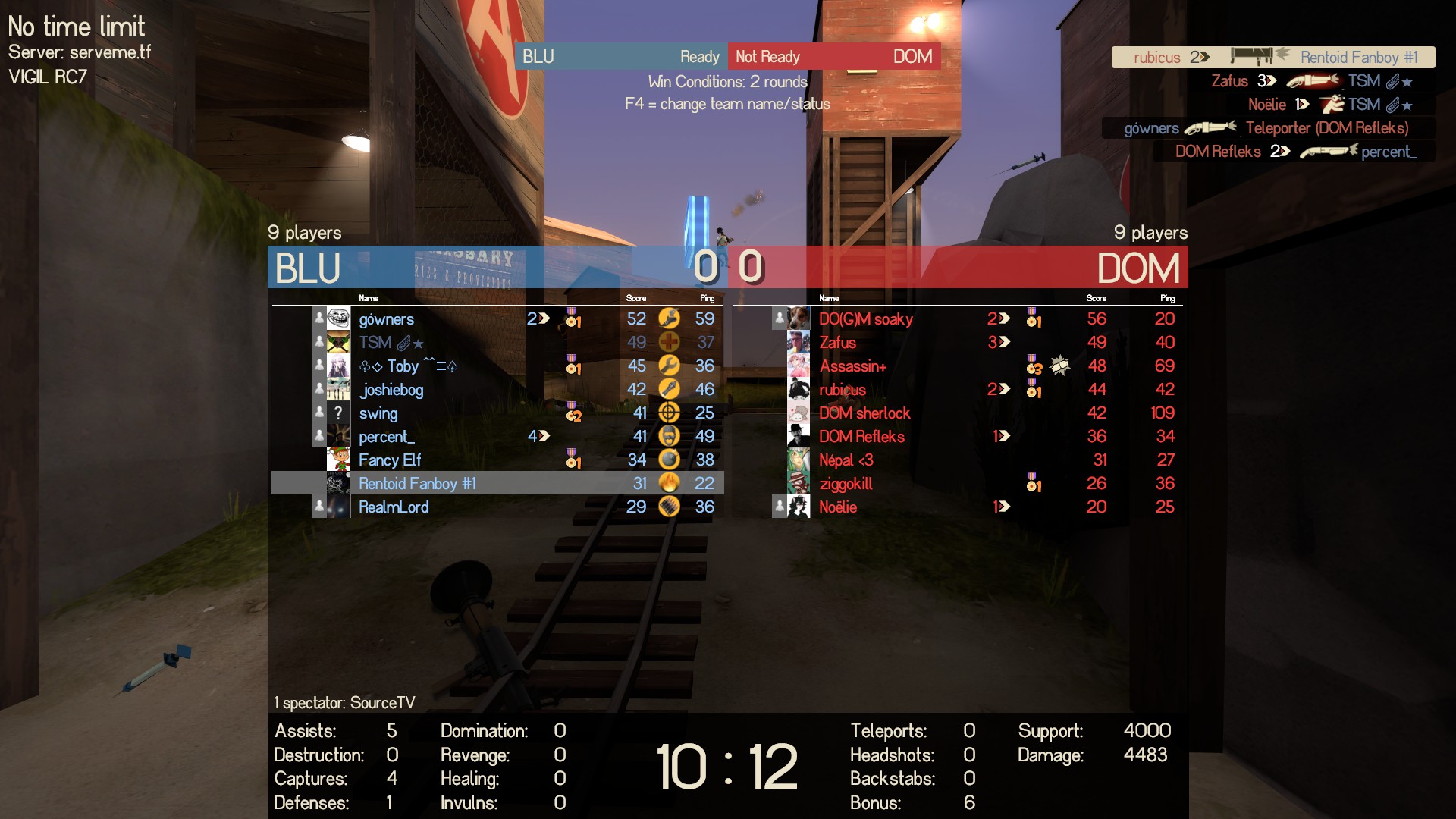1456x819 pixels.
Task: Select joshiebog's scoreboard row
Action: (391, 390)
